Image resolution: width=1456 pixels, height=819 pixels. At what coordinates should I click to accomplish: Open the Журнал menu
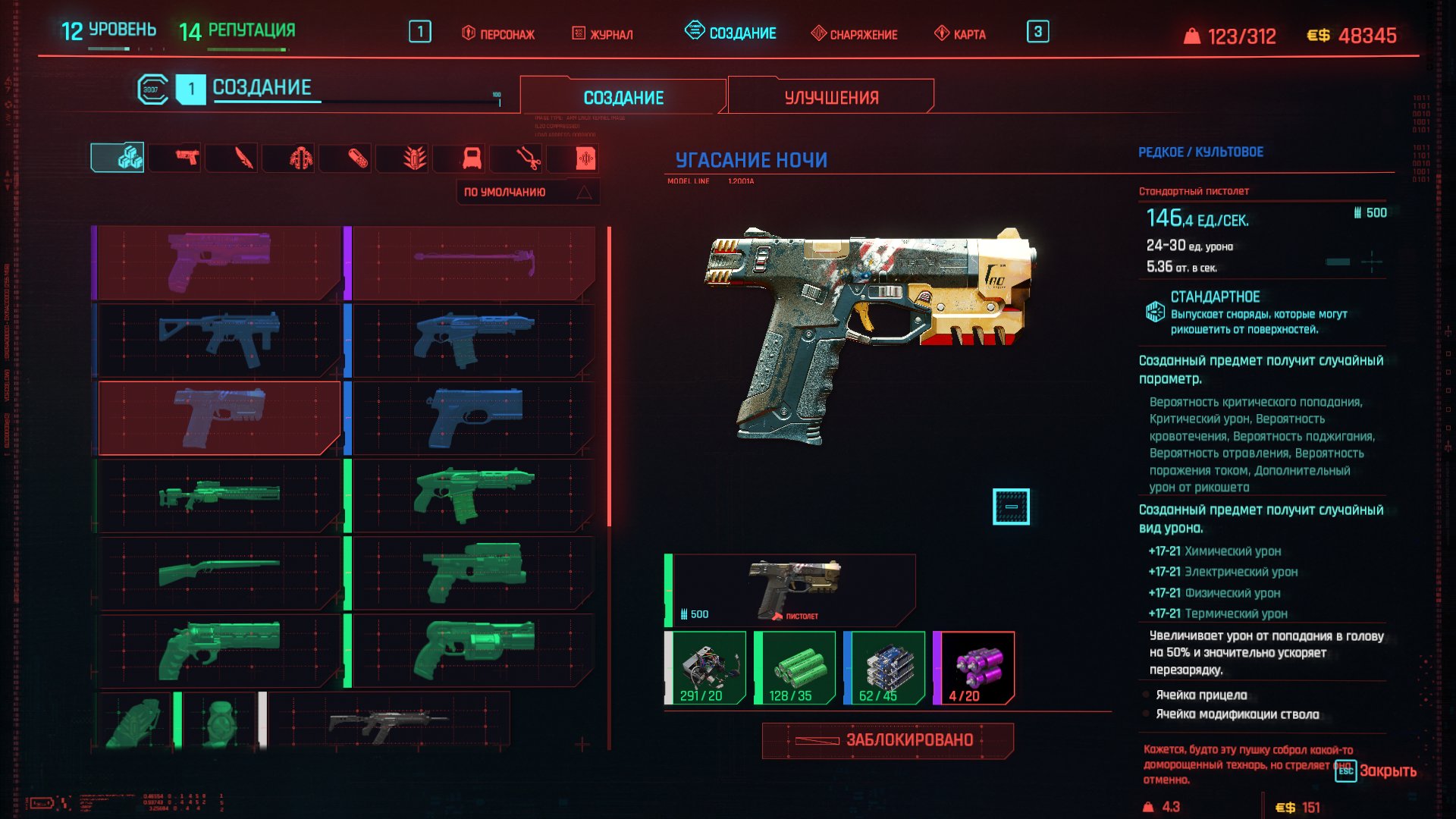pos(602,34)
